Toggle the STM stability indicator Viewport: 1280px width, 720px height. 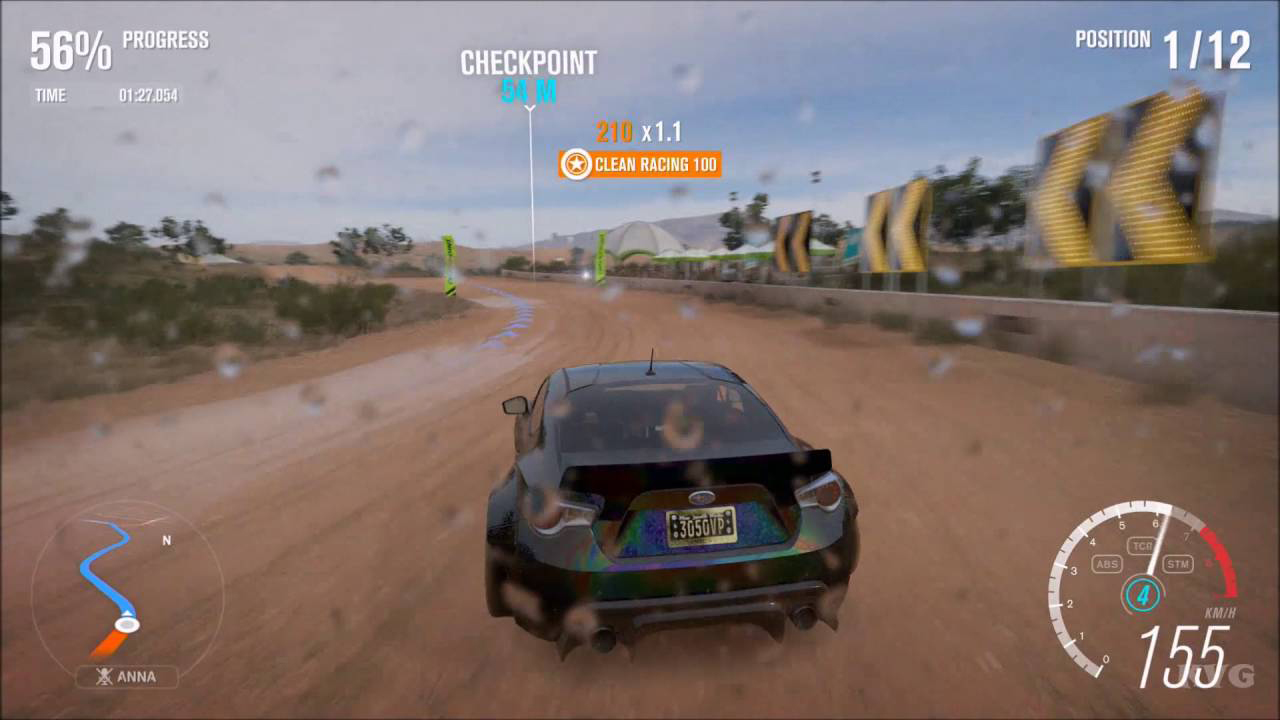tap(1178, 565)
